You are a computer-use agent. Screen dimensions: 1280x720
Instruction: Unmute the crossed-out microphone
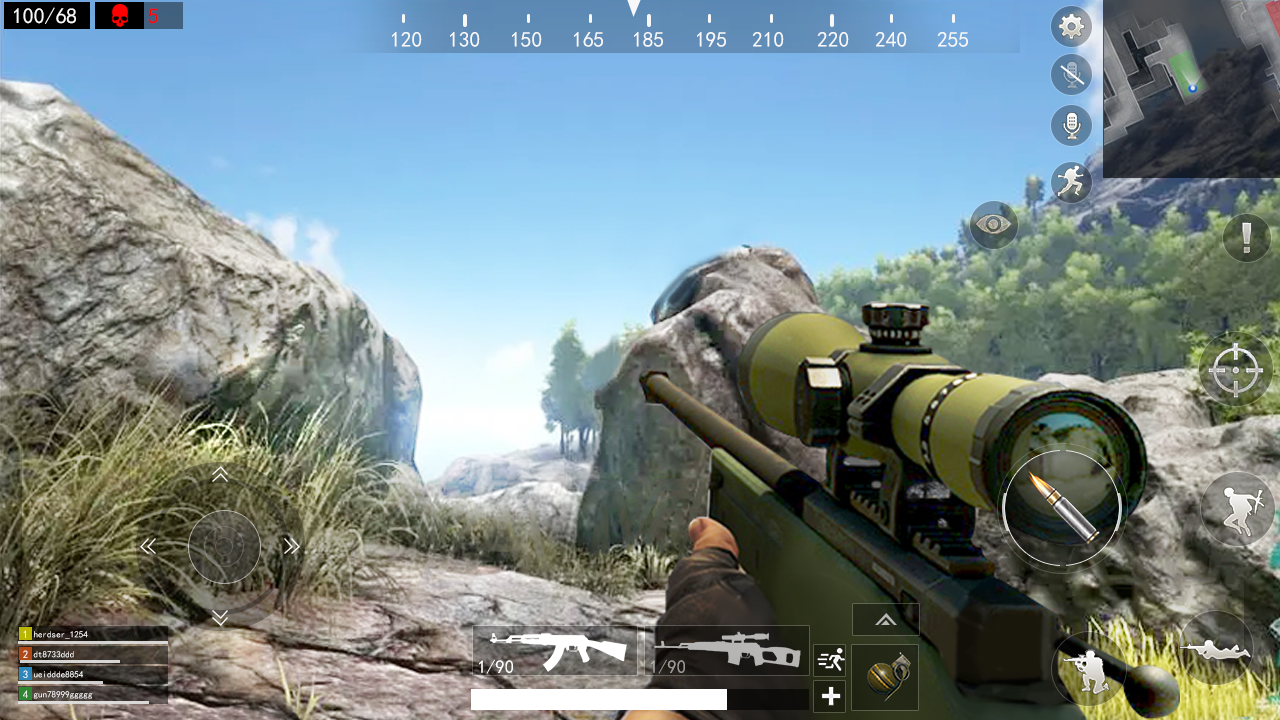[x=1071, y=75]
